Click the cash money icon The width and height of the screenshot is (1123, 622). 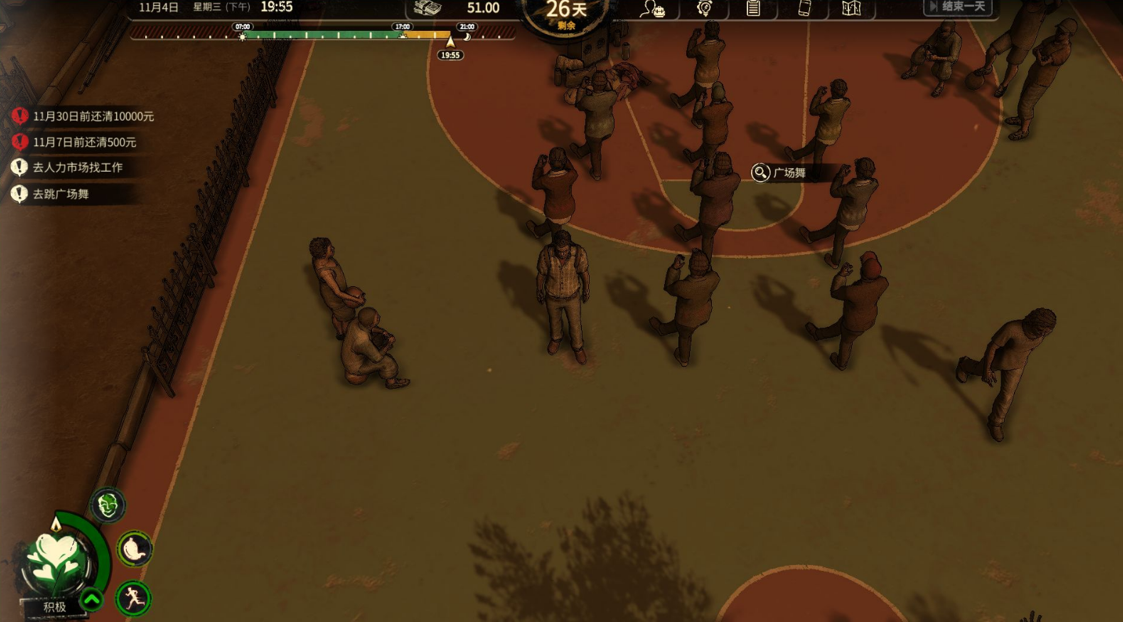(428, 8)
